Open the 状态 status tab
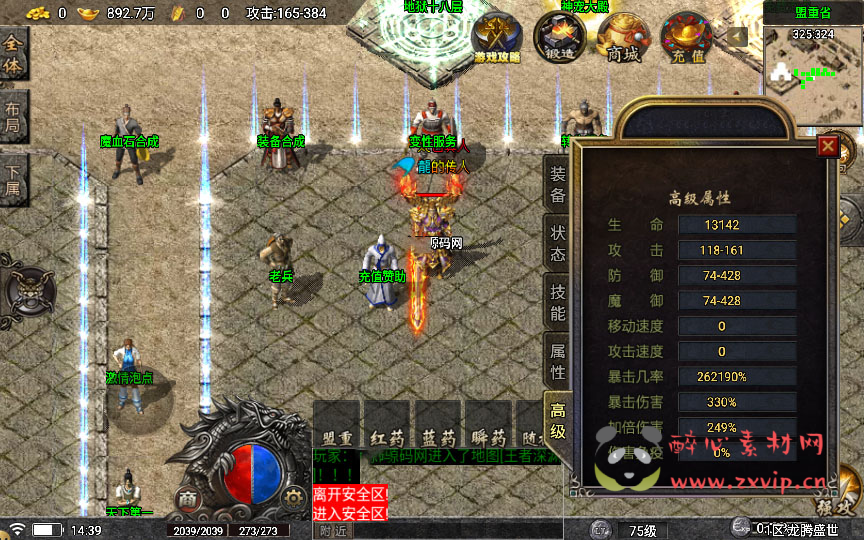This screenshot has height=540, width=864. click(557, 241)
